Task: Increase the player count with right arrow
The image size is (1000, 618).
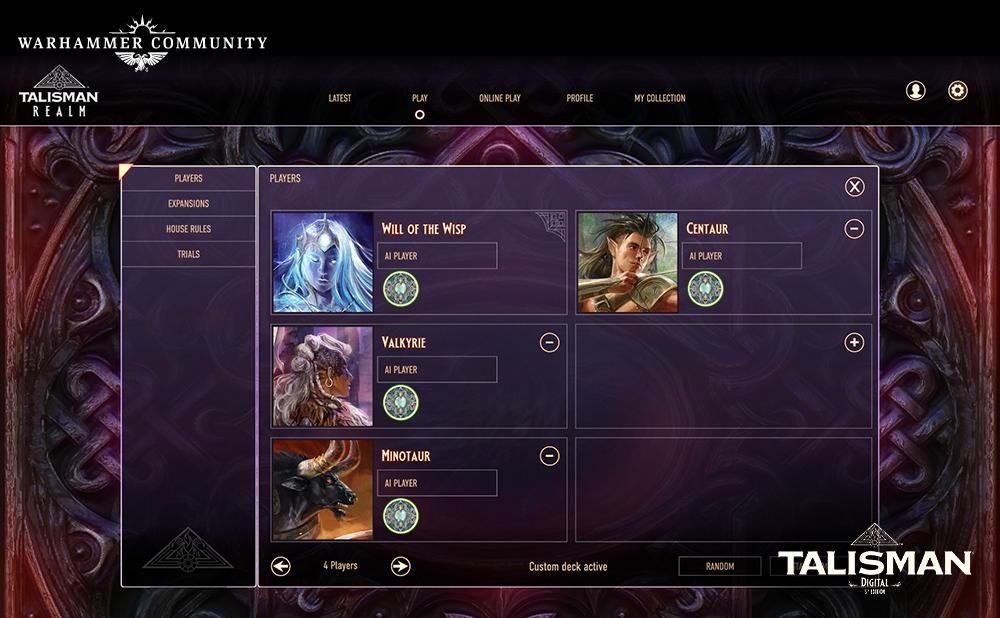Action: tap(400, 566)
